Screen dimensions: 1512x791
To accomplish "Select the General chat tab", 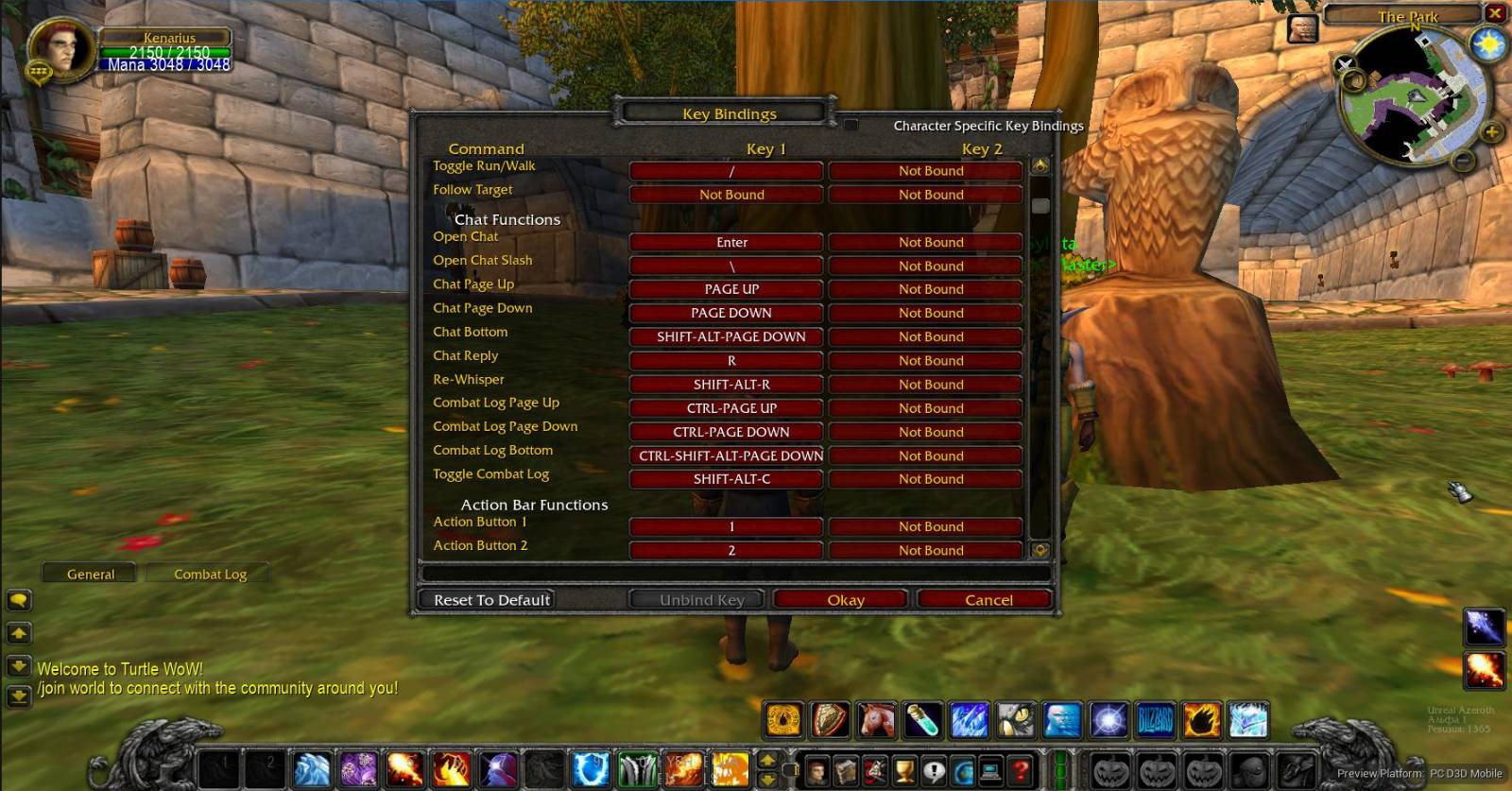I will coord(89,574).
